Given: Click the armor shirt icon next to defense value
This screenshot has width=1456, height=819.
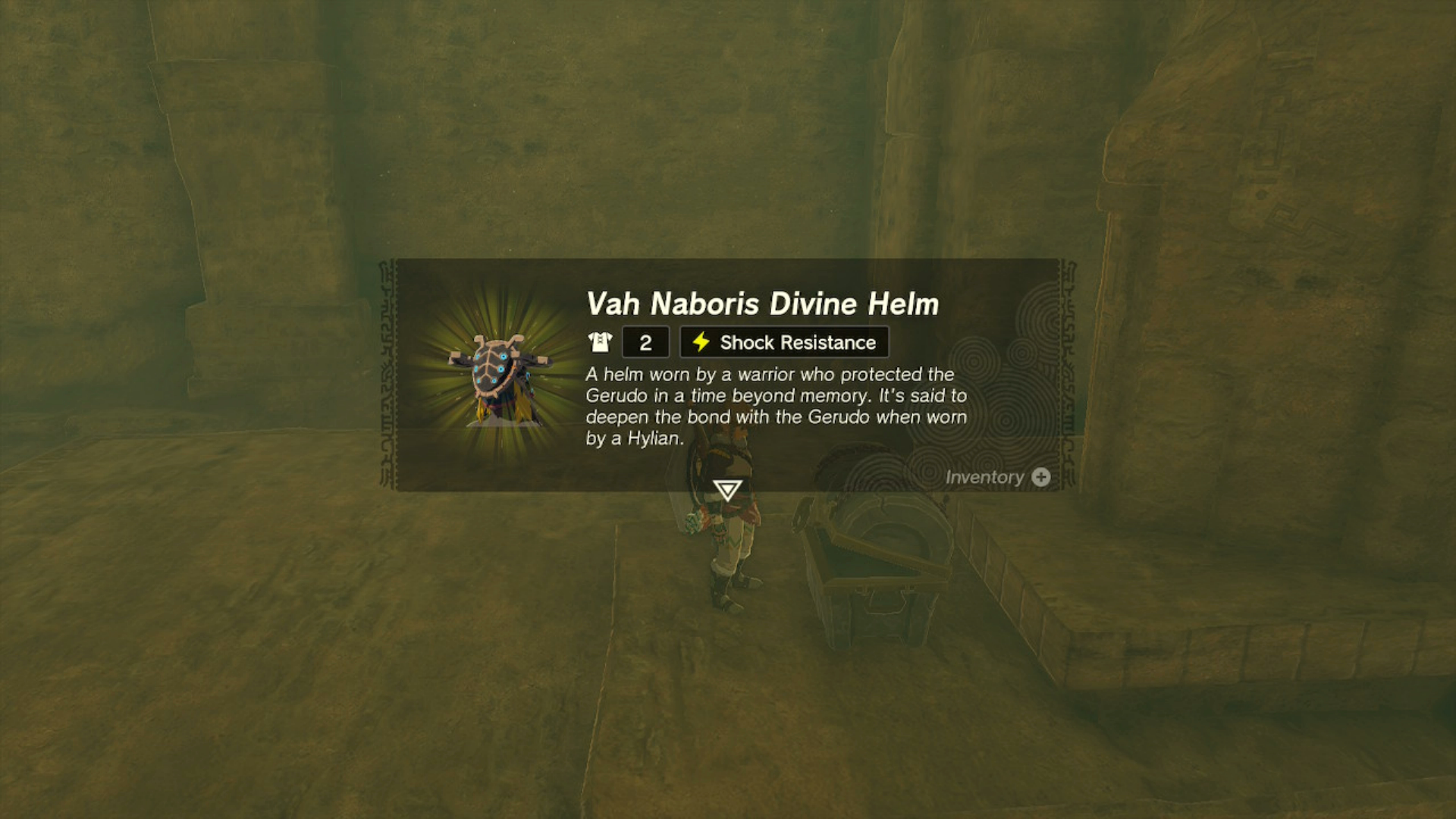Looking at the screenshot, I should coord(600,342).
